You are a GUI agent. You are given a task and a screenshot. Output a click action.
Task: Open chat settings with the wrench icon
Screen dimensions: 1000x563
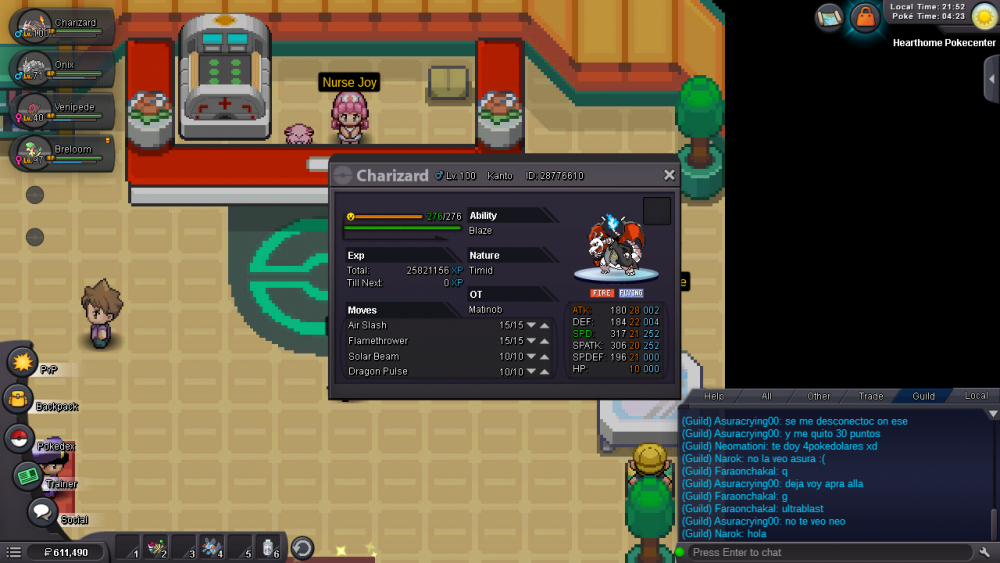(984, 552)
